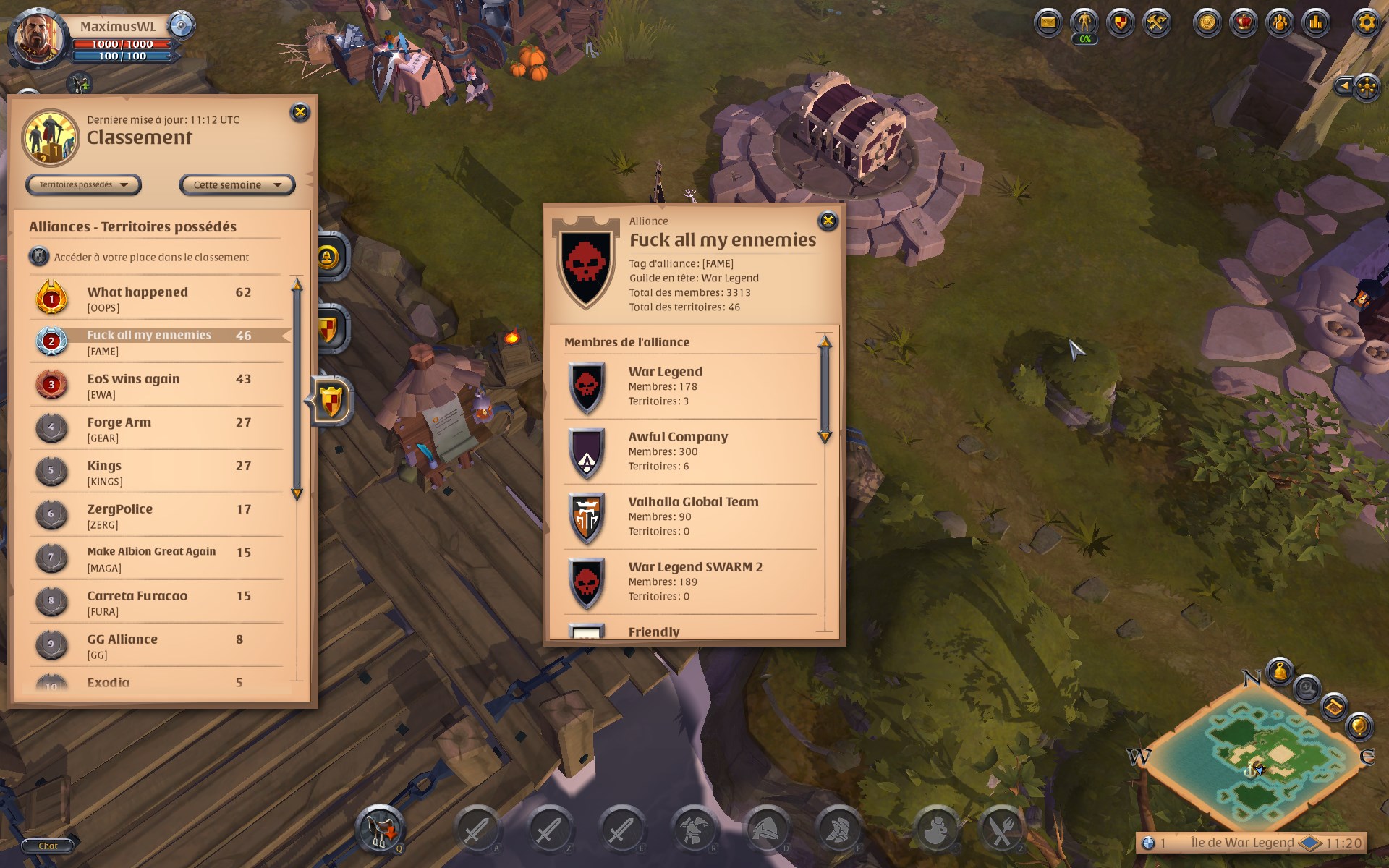Click the mount horse icon on hotbar
Screen dimensions: 1389x868
tap(379, 829)
